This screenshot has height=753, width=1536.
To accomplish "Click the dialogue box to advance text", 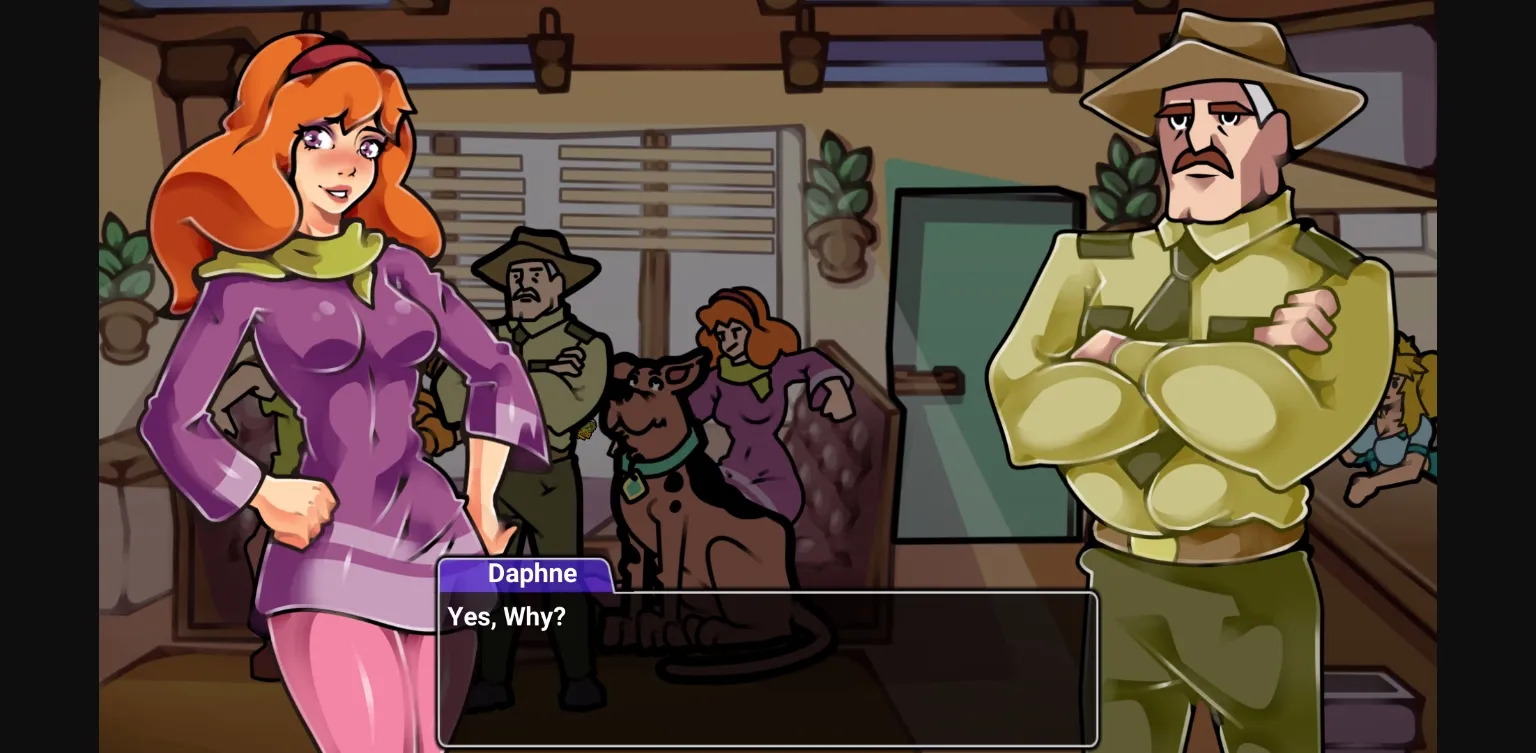I will click(x=768, y=670).
